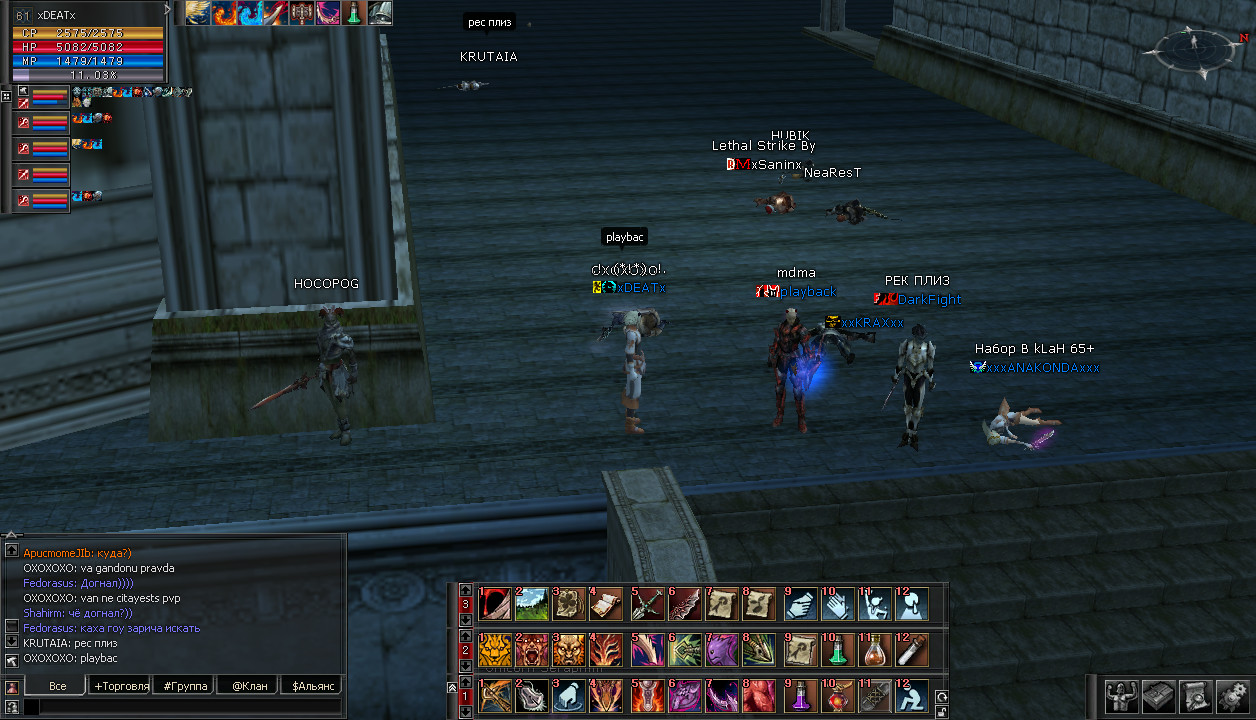Click the compass in the corner
The image size is (1256, 720).
(1193, 47)
